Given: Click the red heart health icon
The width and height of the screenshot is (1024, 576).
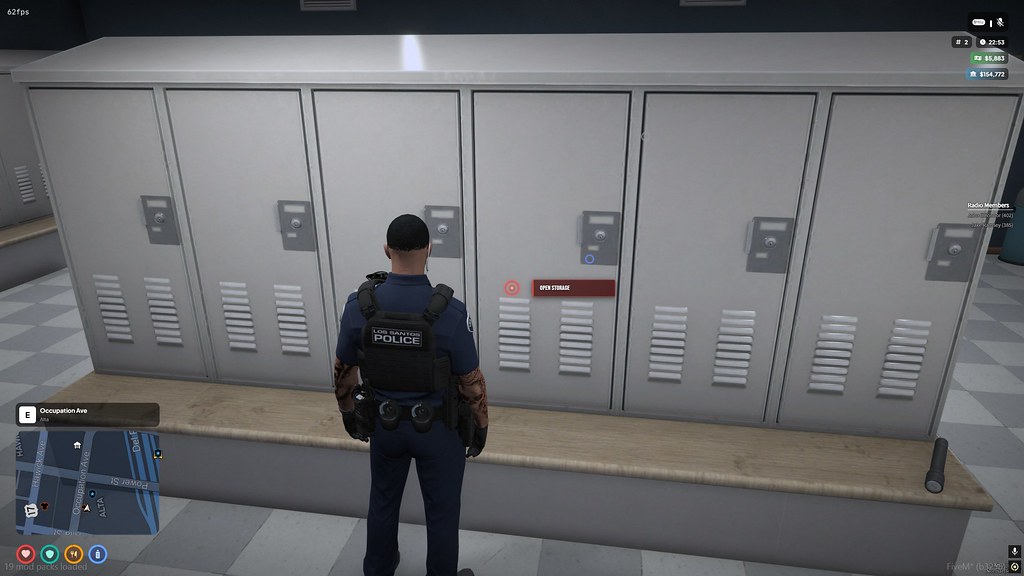Looking at the screenshot, I should click(26, 553).
